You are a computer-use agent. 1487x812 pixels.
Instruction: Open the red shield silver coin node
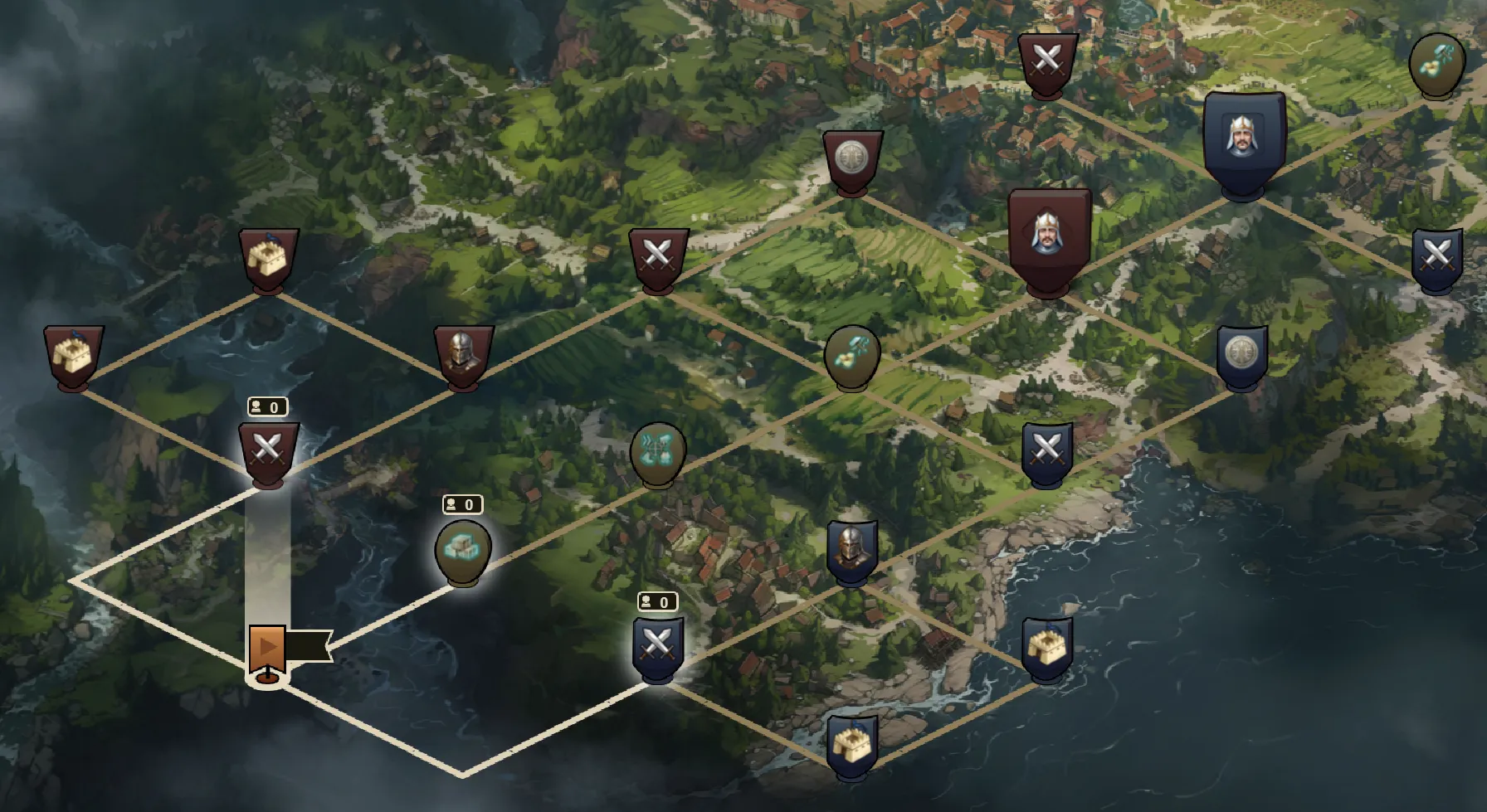coord(852,160)
